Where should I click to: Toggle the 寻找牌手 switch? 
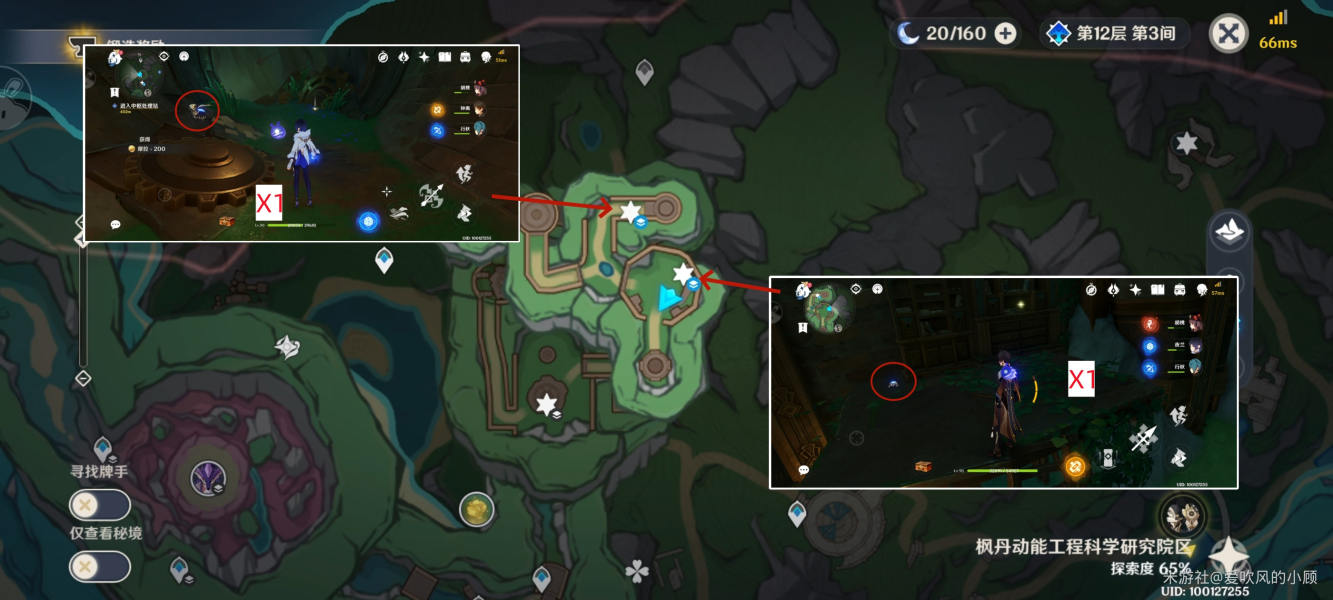click(x=99, y=505)
